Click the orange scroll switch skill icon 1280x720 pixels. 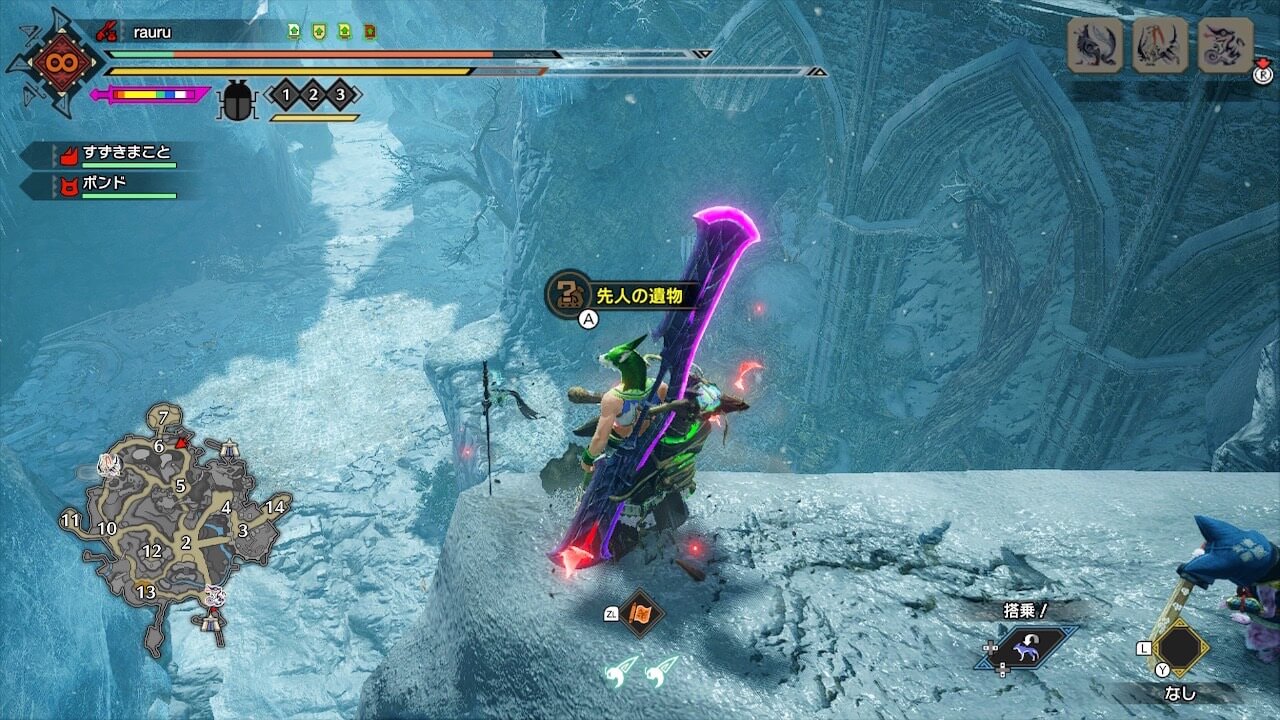click(x=637, y=614)
